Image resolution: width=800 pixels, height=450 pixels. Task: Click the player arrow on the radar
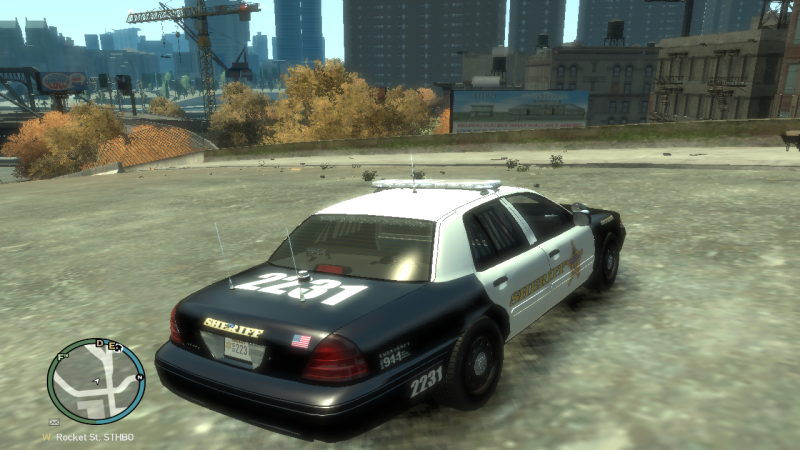96,381
